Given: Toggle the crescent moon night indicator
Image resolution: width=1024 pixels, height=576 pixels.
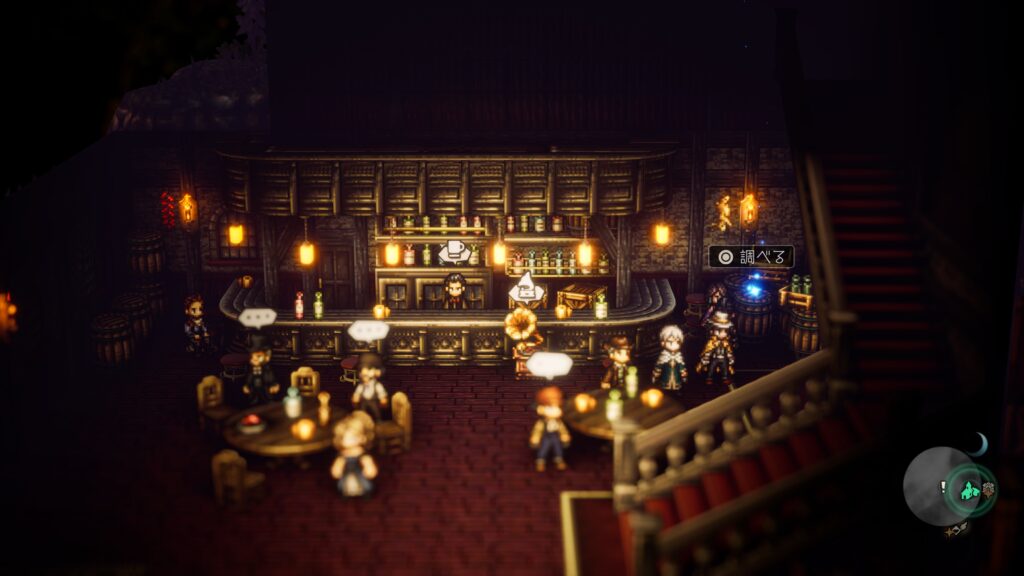Looking at the screenshot, I should 980,443.
